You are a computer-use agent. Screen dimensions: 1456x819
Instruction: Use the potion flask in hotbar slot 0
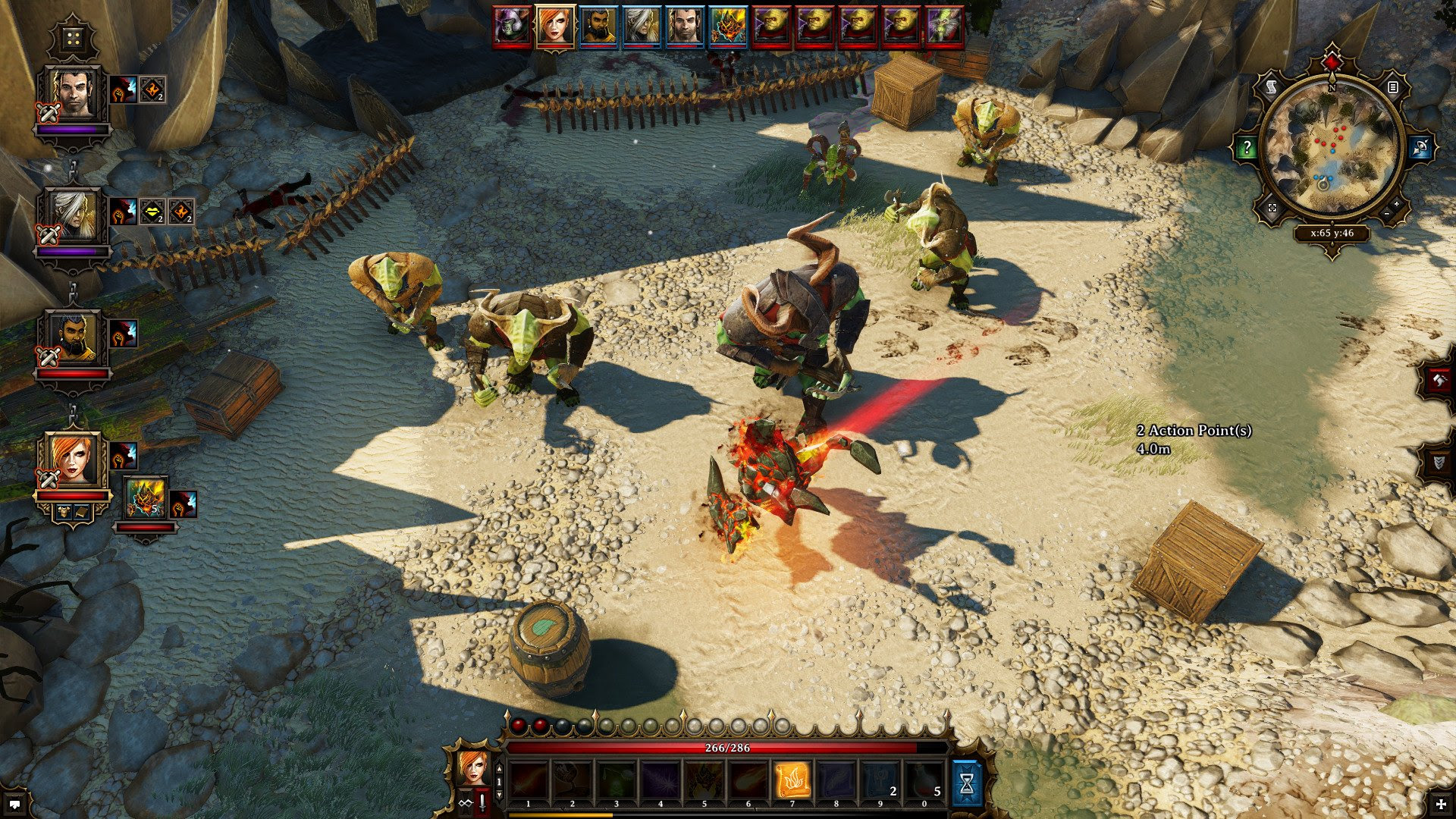(925, 781)
